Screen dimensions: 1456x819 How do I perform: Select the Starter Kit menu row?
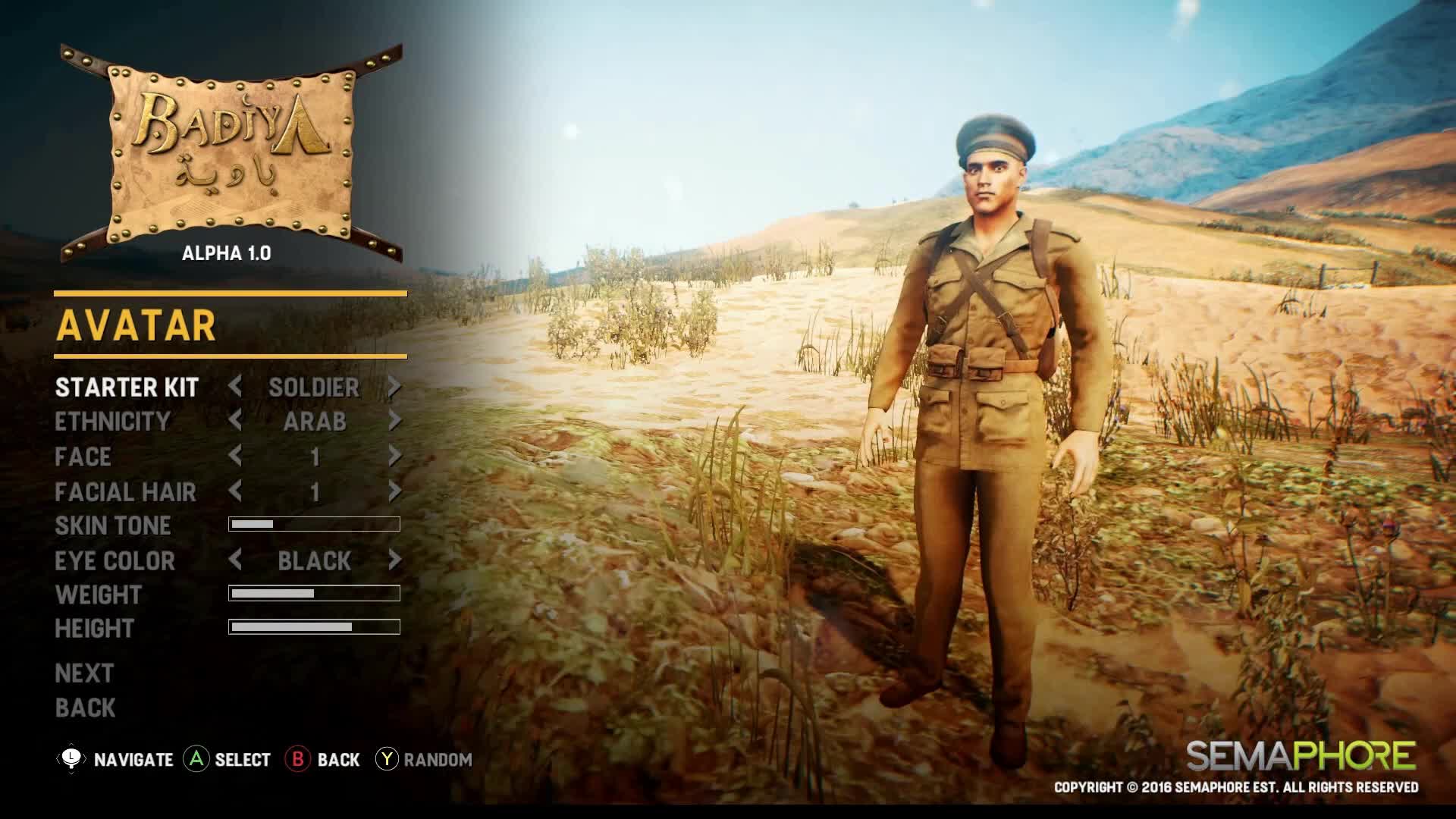[127, 388]
